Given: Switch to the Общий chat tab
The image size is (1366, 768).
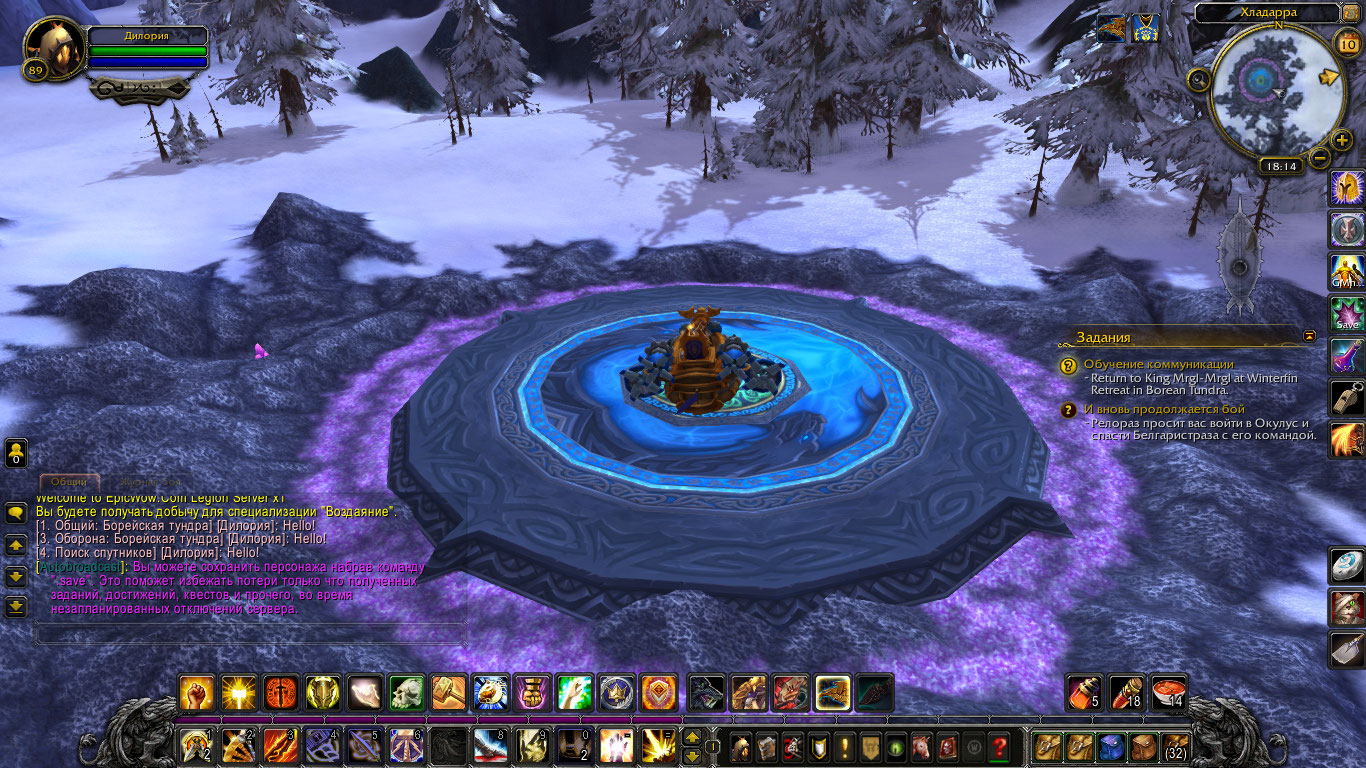Looking at the screenshot, I should click(69, 482).
